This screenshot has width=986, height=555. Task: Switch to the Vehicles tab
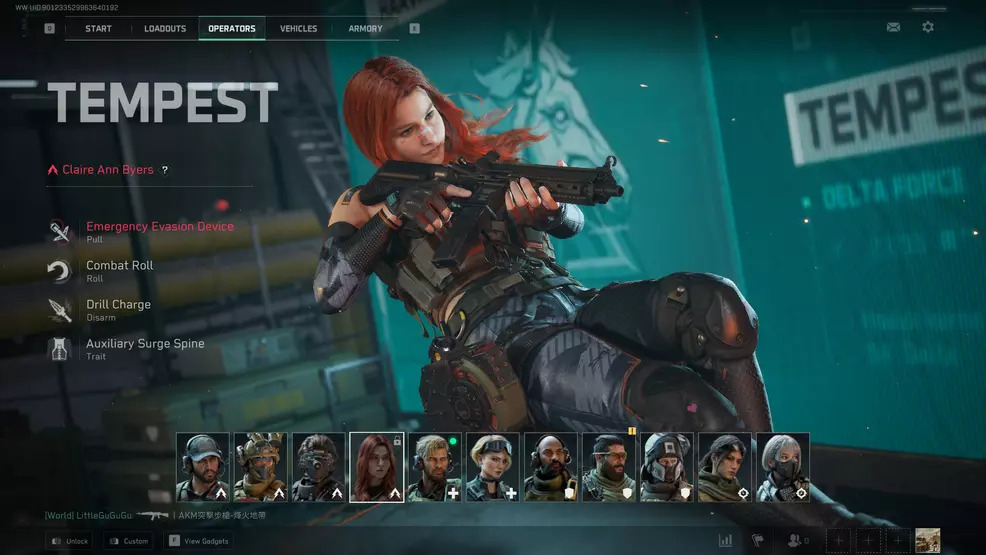[x=298, y=28]
